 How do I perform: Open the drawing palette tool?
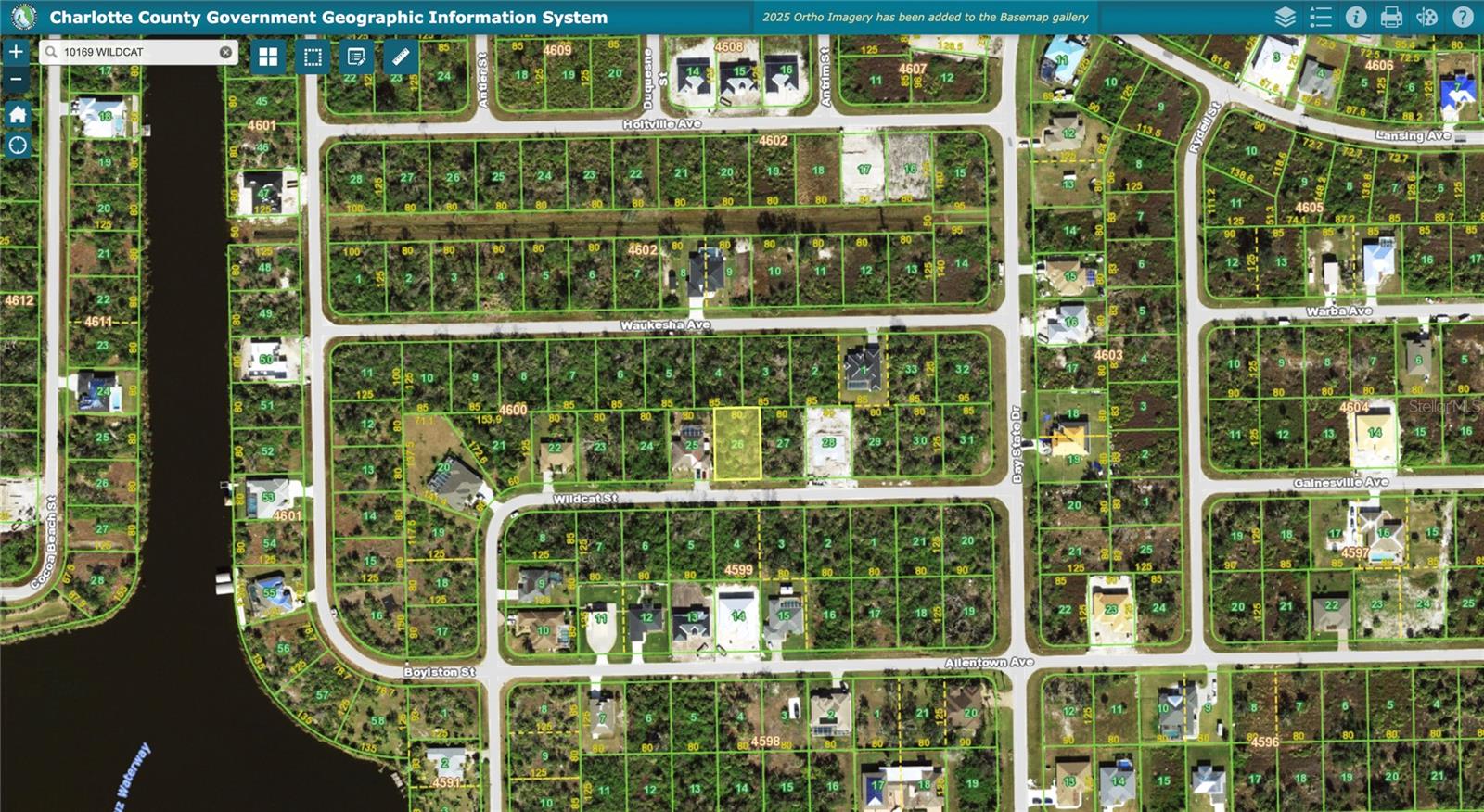tap(1426, 16)
